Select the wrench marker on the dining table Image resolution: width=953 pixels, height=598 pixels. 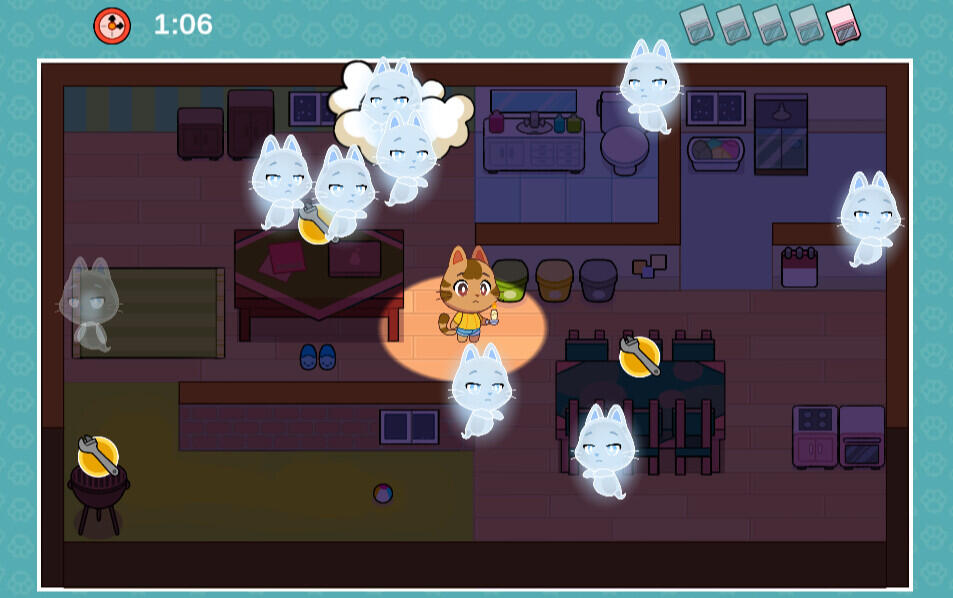coord(639,356)
